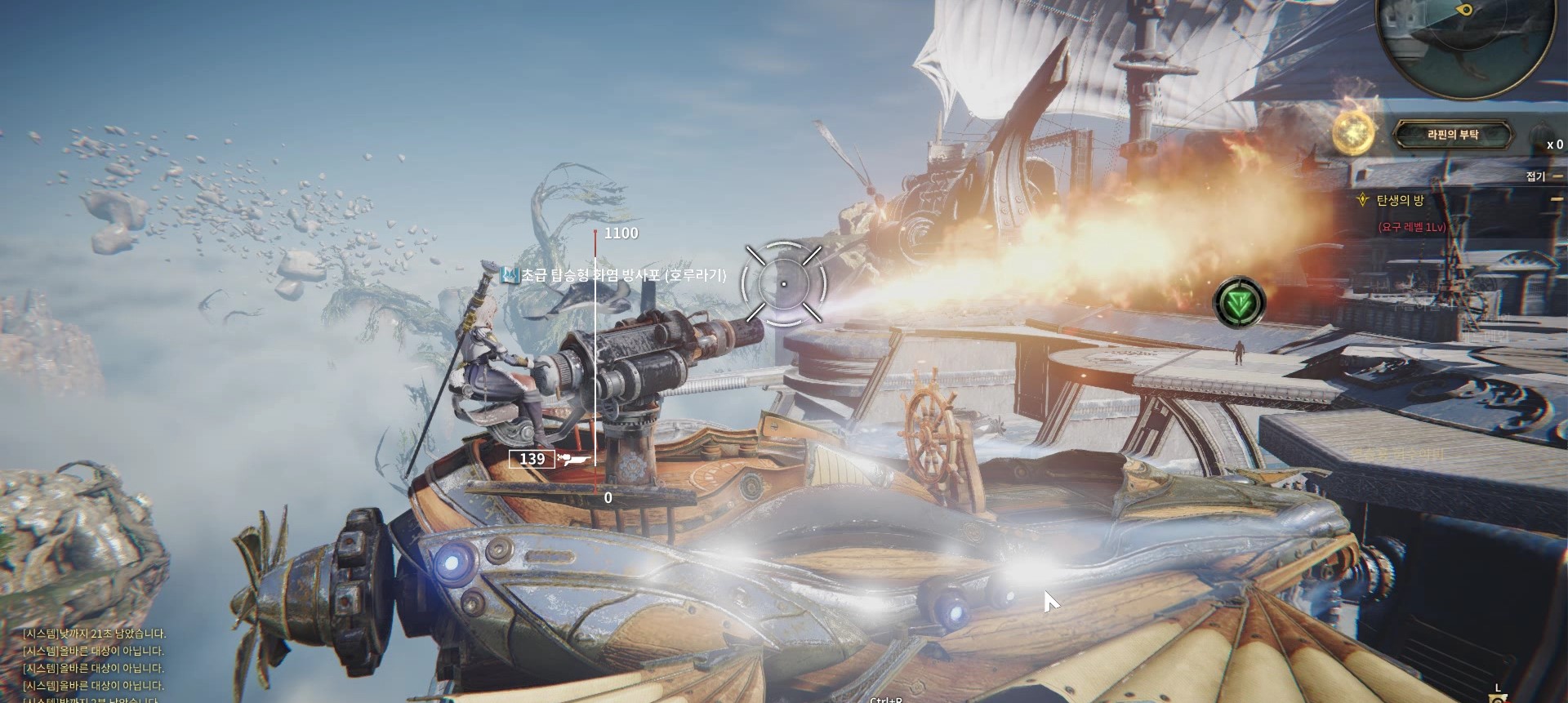The width and height of the screenshot is (1568, 703).
Task: Collapse the quest tracker with 접기
Action: point(1535,176)
